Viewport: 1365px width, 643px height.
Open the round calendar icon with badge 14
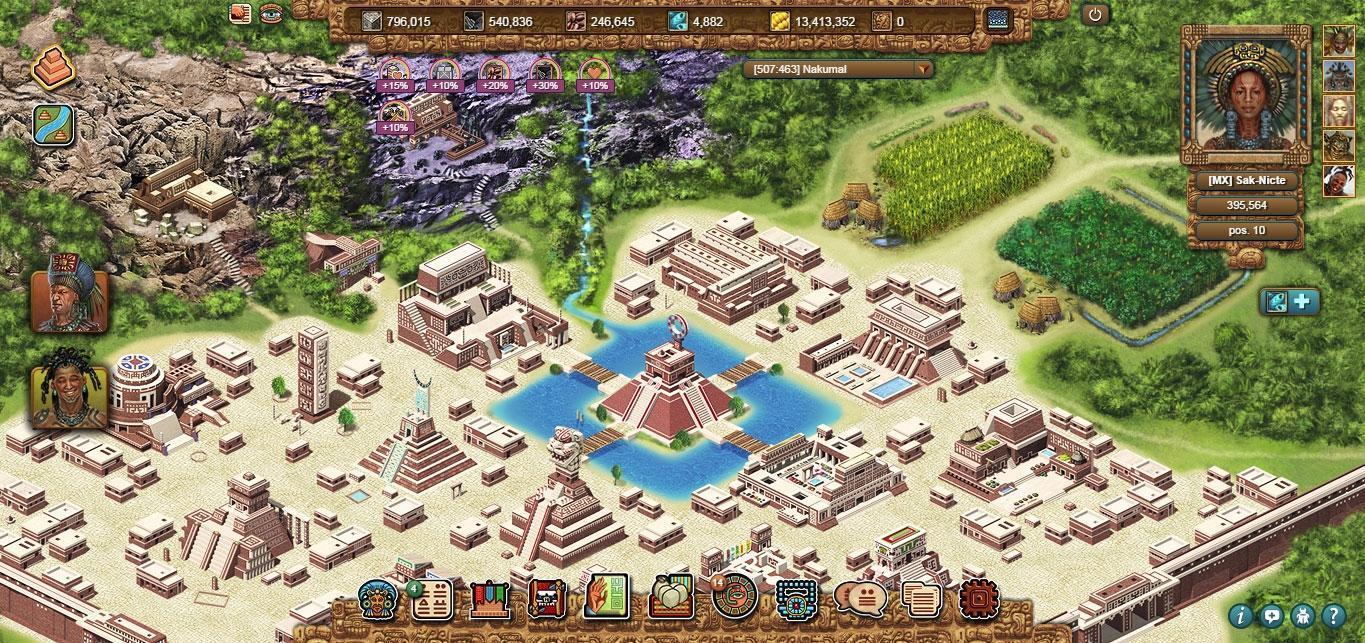735,597
